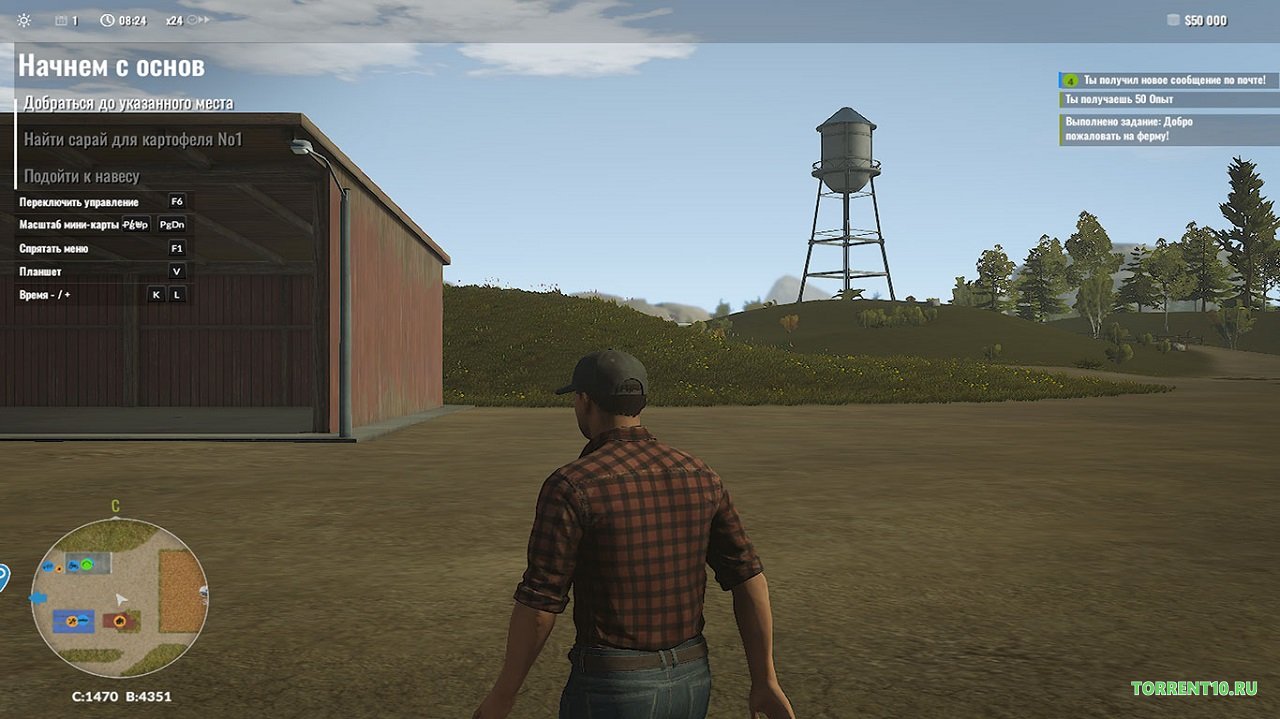The image size is (1280, 719).
Task: Select the blue location pin beside the minimap
Action: pos(3,577)
